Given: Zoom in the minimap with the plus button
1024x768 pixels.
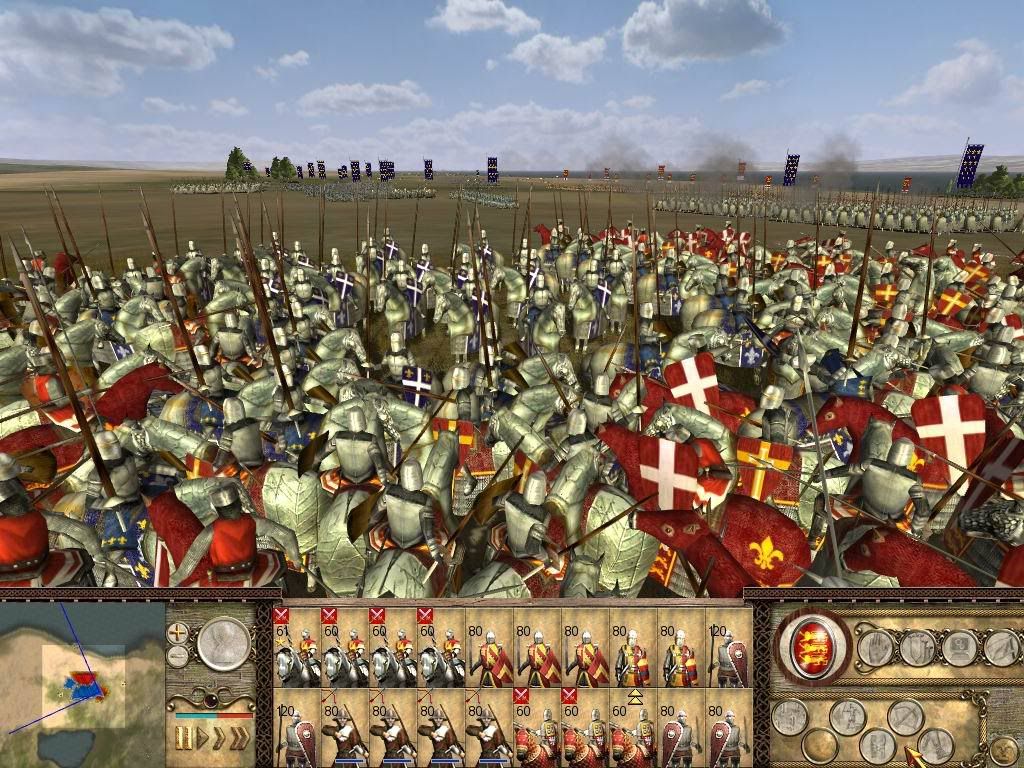Looking at the screenshot, I should (x=178, y=633).
